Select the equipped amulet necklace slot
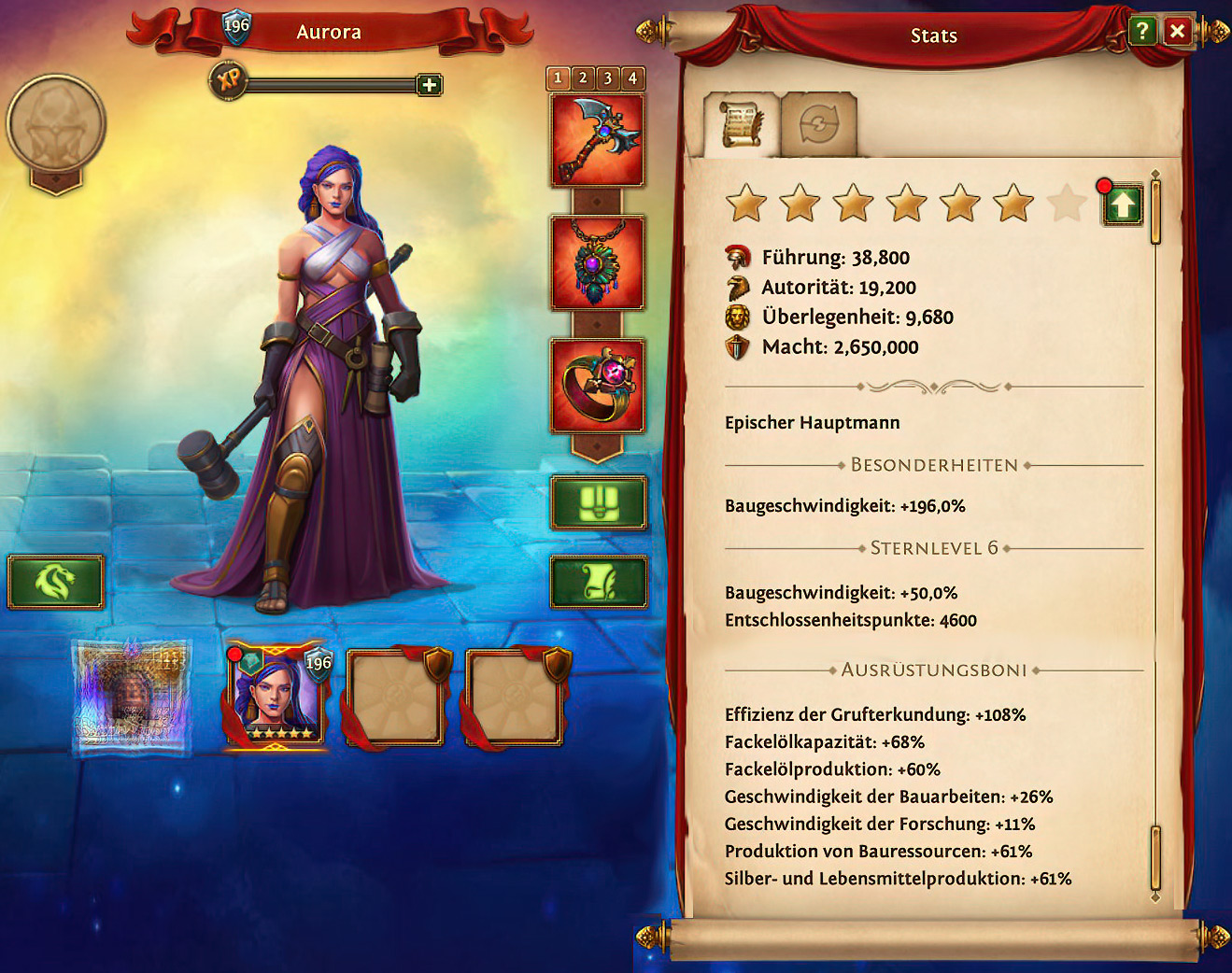The width and height of the screenshot is (1232, 973). coord(598,263)
